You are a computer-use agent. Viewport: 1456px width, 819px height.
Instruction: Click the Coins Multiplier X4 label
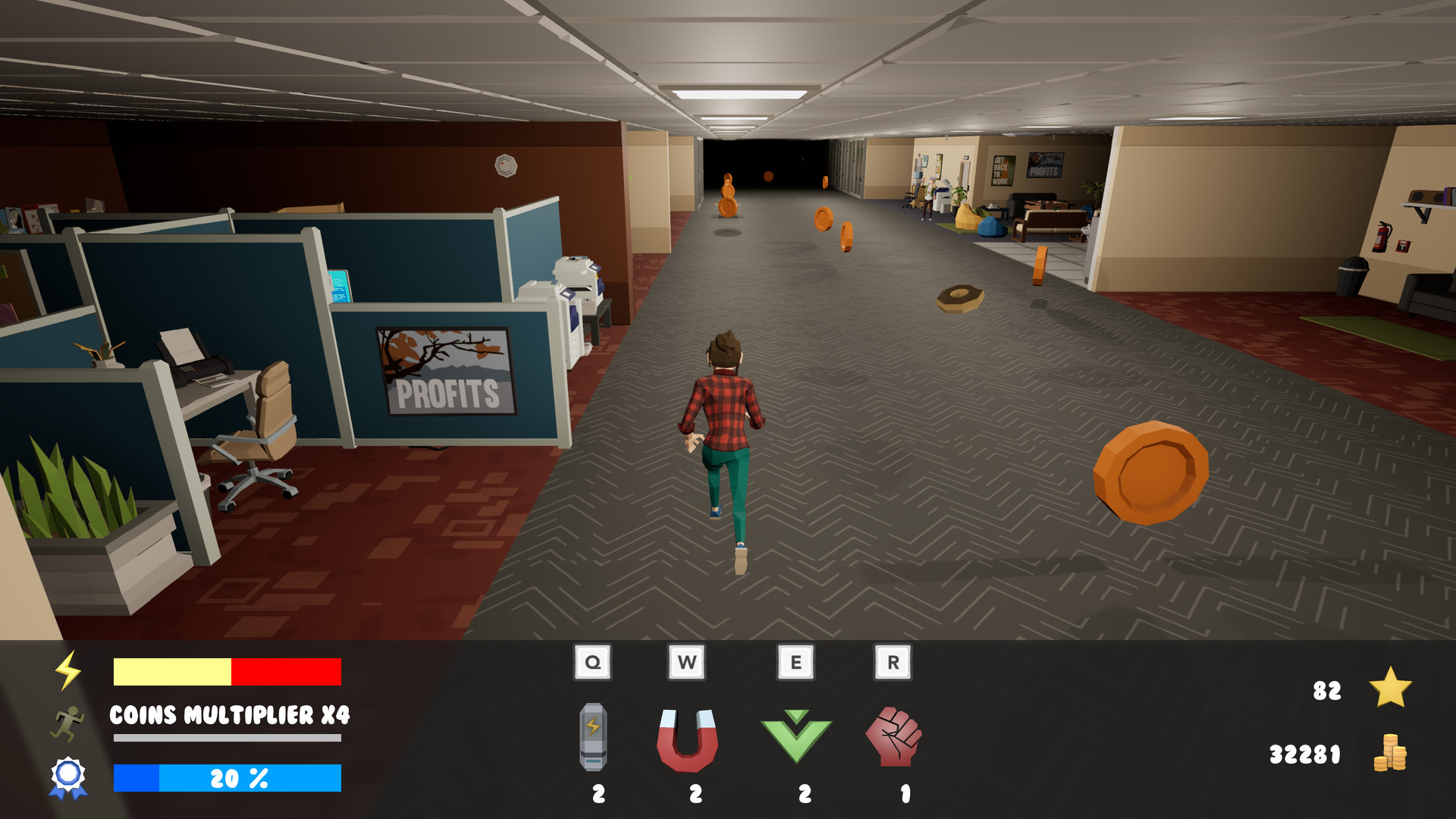(x=227, y=714)
